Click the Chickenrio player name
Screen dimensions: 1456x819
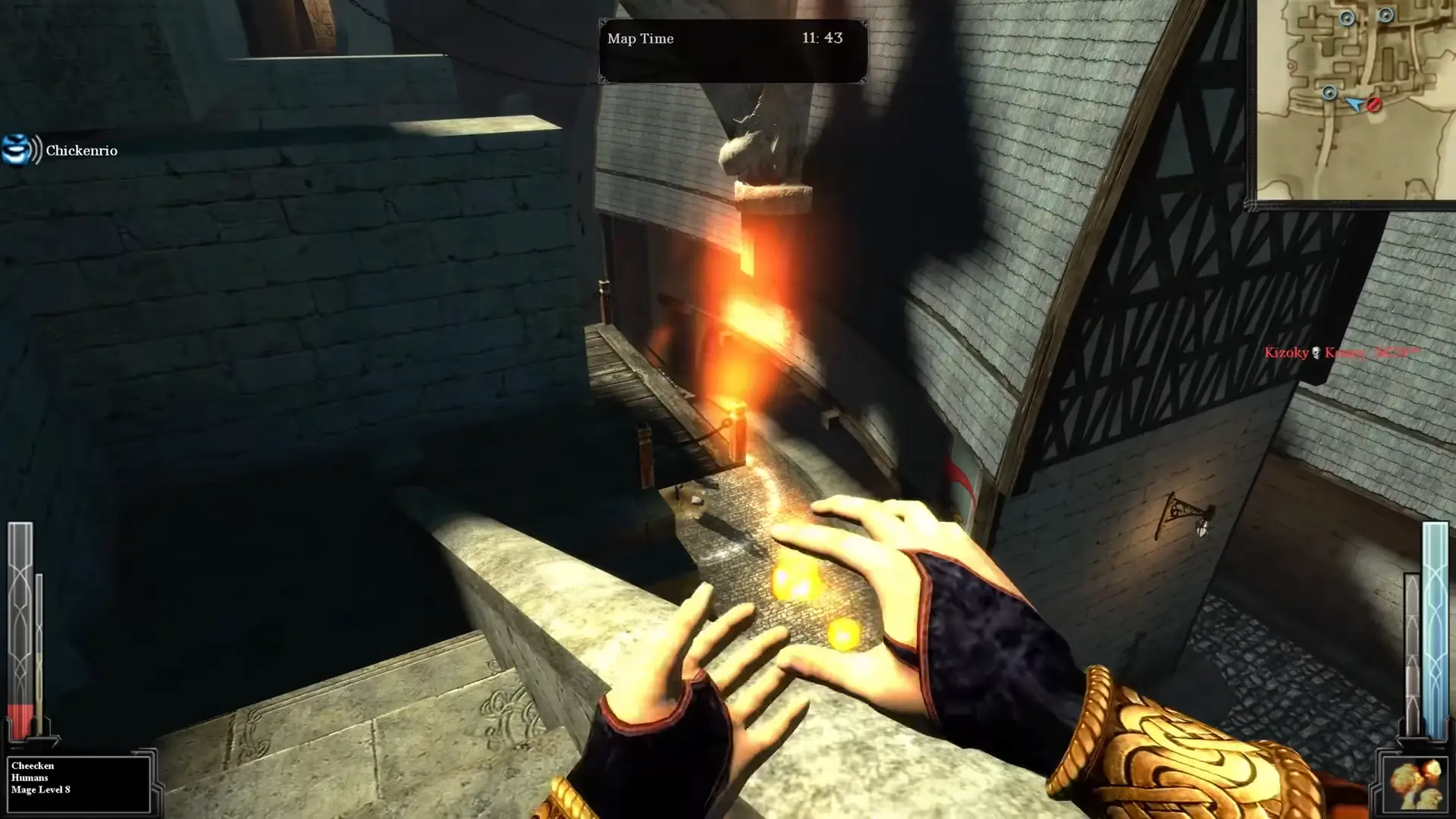click(x=81, y=150)
